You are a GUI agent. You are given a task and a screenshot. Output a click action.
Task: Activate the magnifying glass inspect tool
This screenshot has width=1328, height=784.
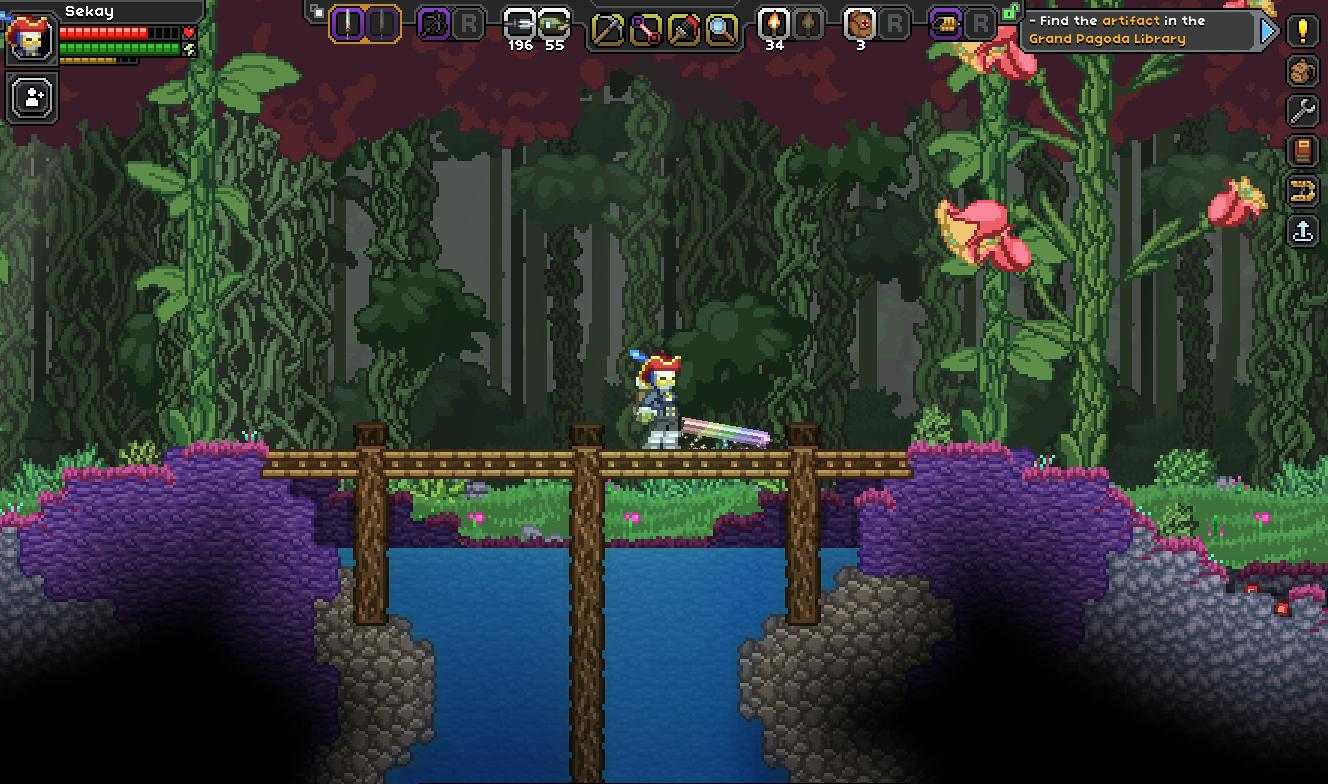[x=720, y=28]
